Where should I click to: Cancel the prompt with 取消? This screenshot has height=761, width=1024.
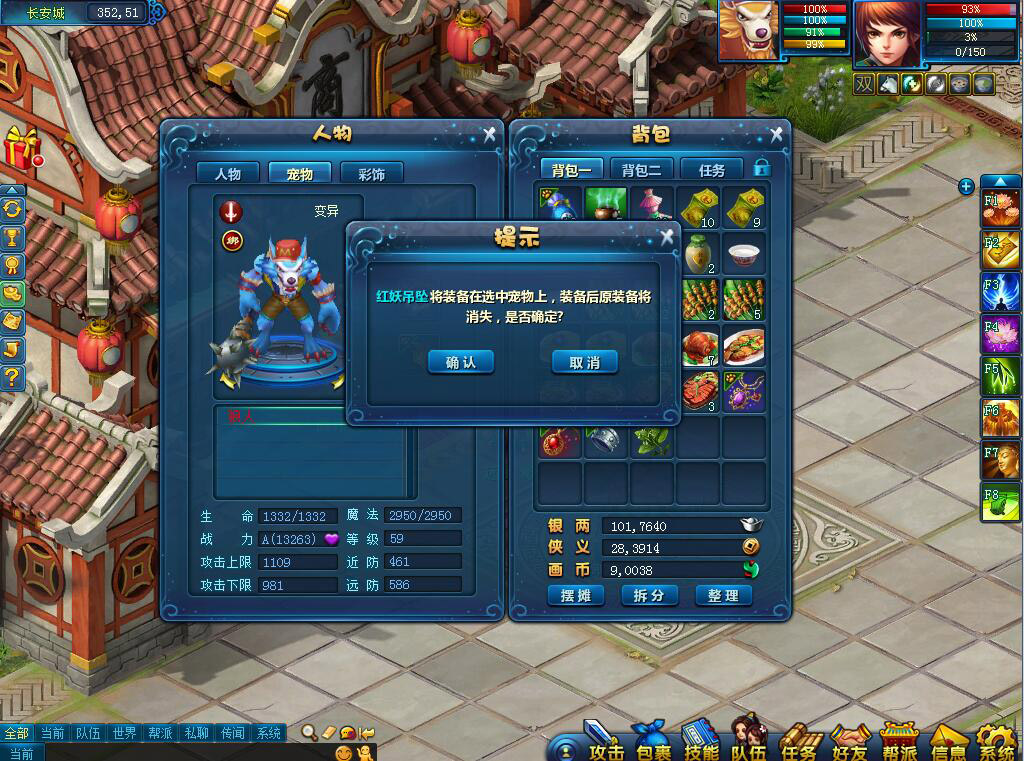point(585,362)
